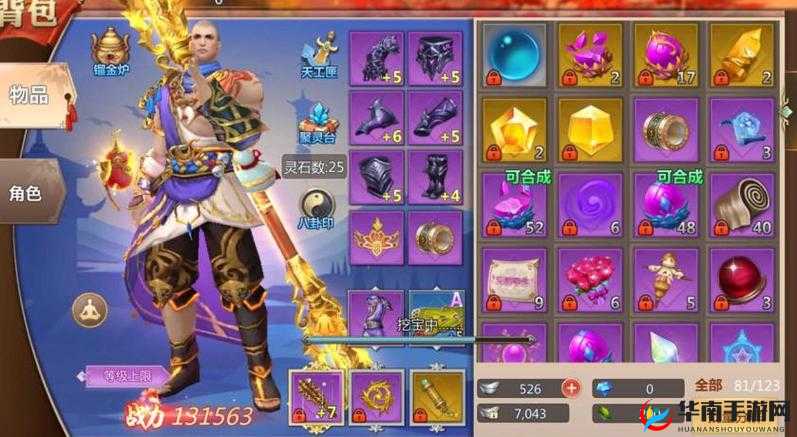Open the 全部 inventory filter
This screenshot has height=437, width=797.
(x=708, y=384)
